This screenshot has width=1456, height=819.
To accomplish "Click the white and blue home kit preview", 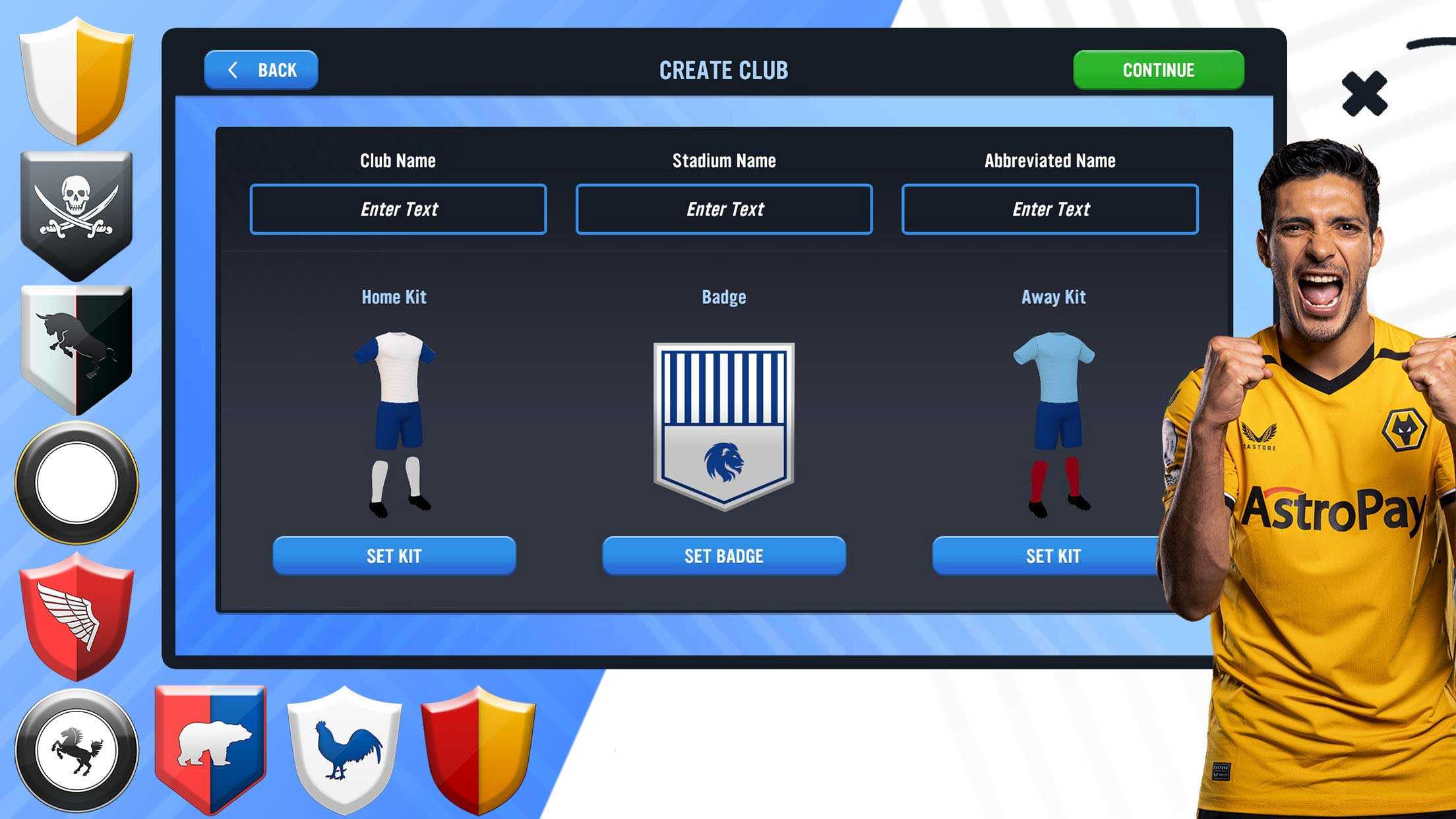I will click(x=395, y=423).
